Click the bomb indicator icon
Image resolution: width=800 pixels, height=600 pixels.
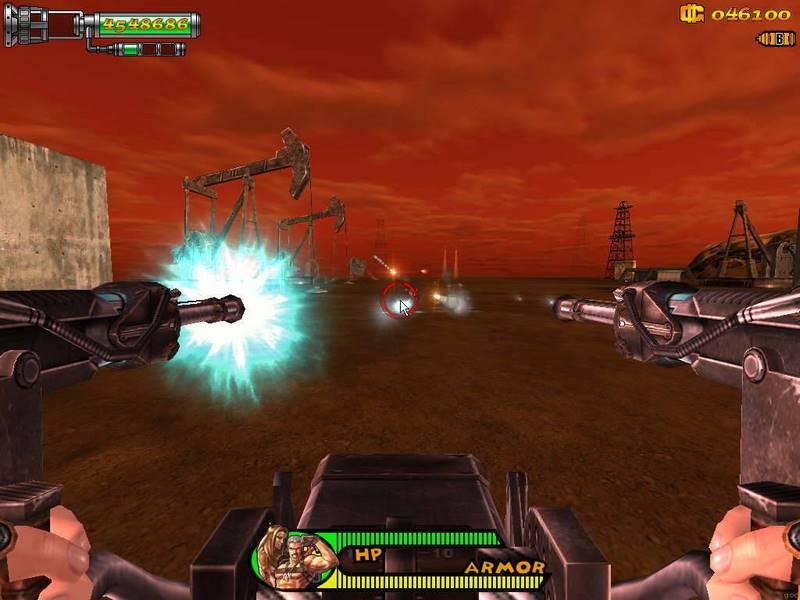[776, 39]
